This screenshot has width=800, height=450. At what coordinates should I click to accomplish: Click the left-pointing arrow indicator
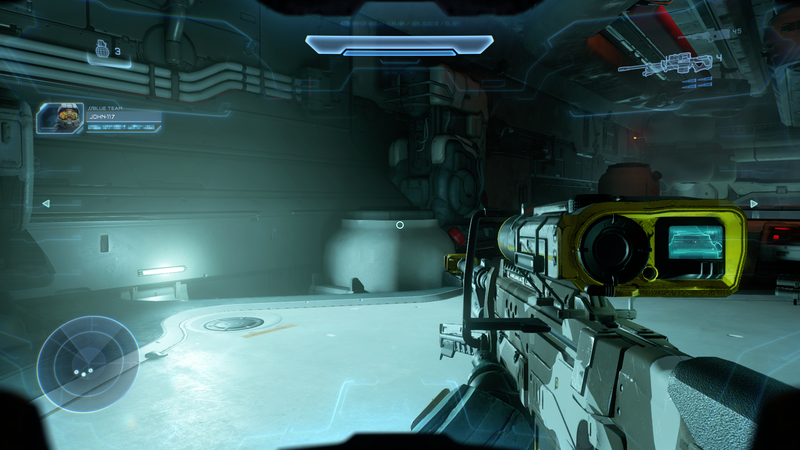pyautogui.click(x=45, y=203)
